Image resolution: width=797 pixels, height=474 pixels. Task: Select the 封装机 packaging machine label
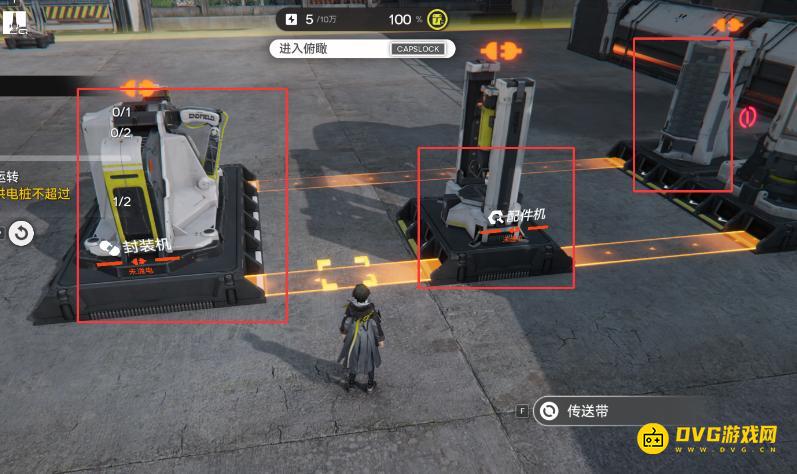point(136,246)
